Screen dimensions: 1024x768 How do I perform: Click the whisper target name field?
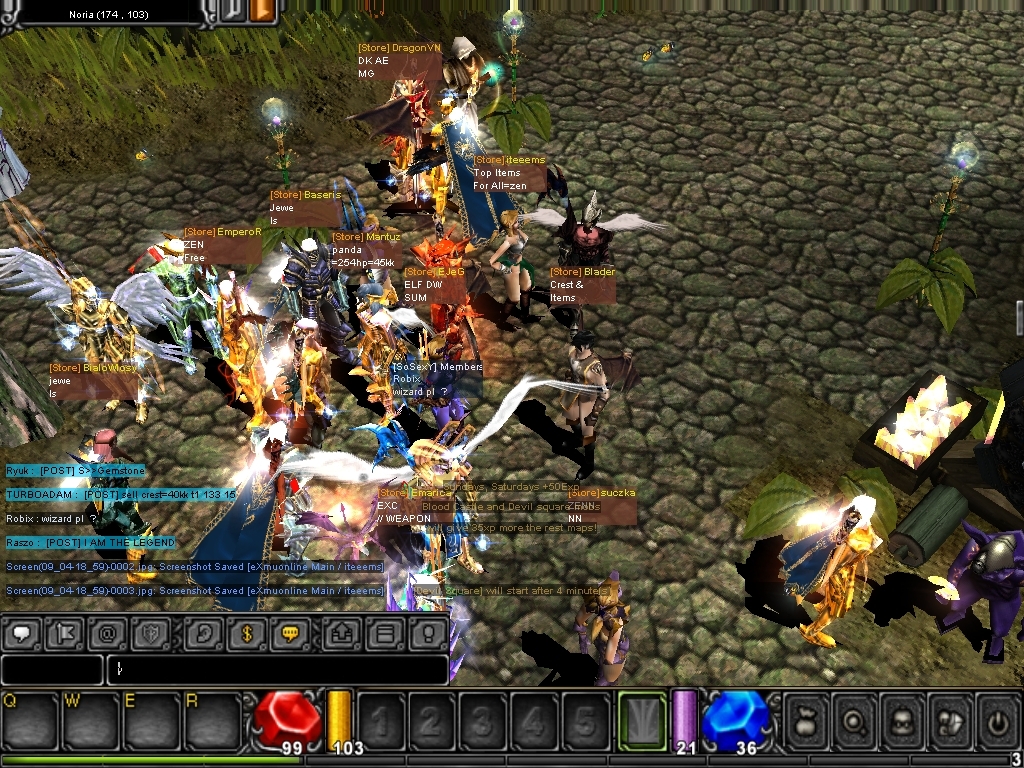coord(52,669)
